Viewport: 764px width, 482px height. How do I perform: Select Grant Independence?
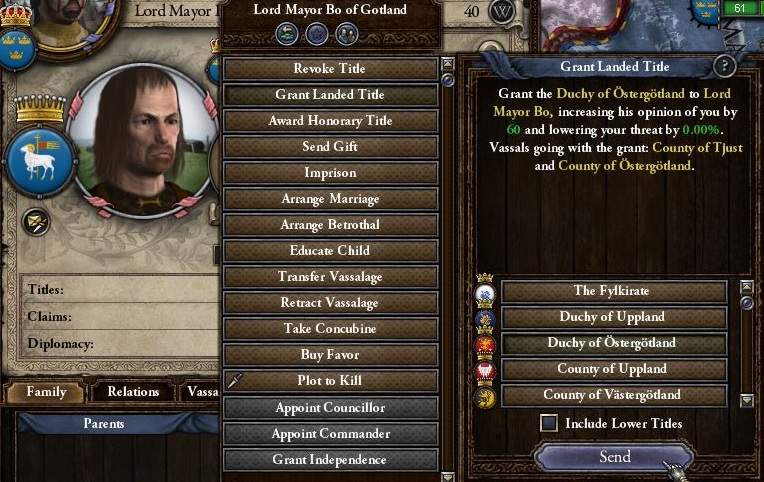pyautogui.click(x=330, y=460)
